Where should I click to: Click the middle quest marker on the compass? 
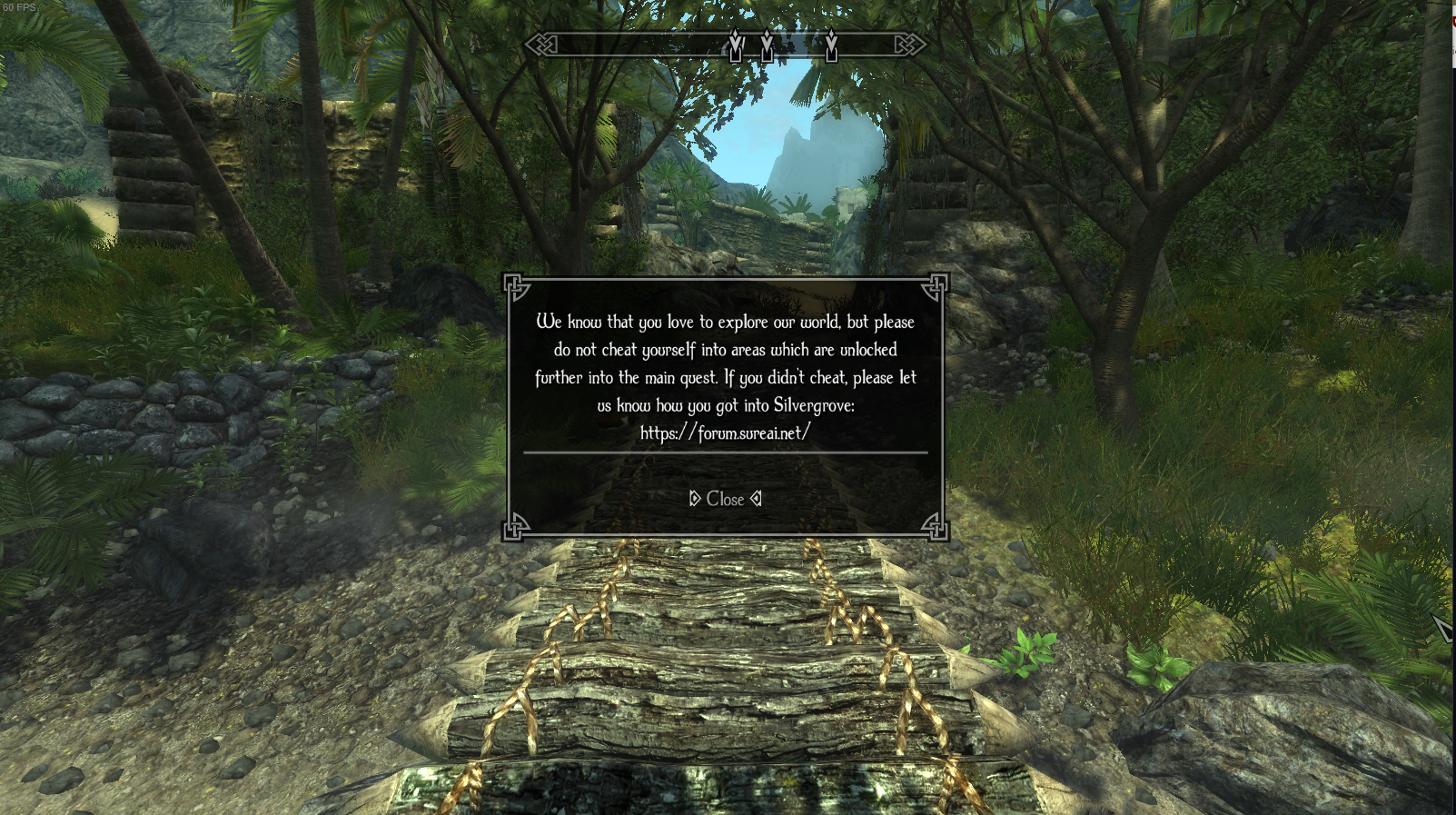(x=766, y=44)
